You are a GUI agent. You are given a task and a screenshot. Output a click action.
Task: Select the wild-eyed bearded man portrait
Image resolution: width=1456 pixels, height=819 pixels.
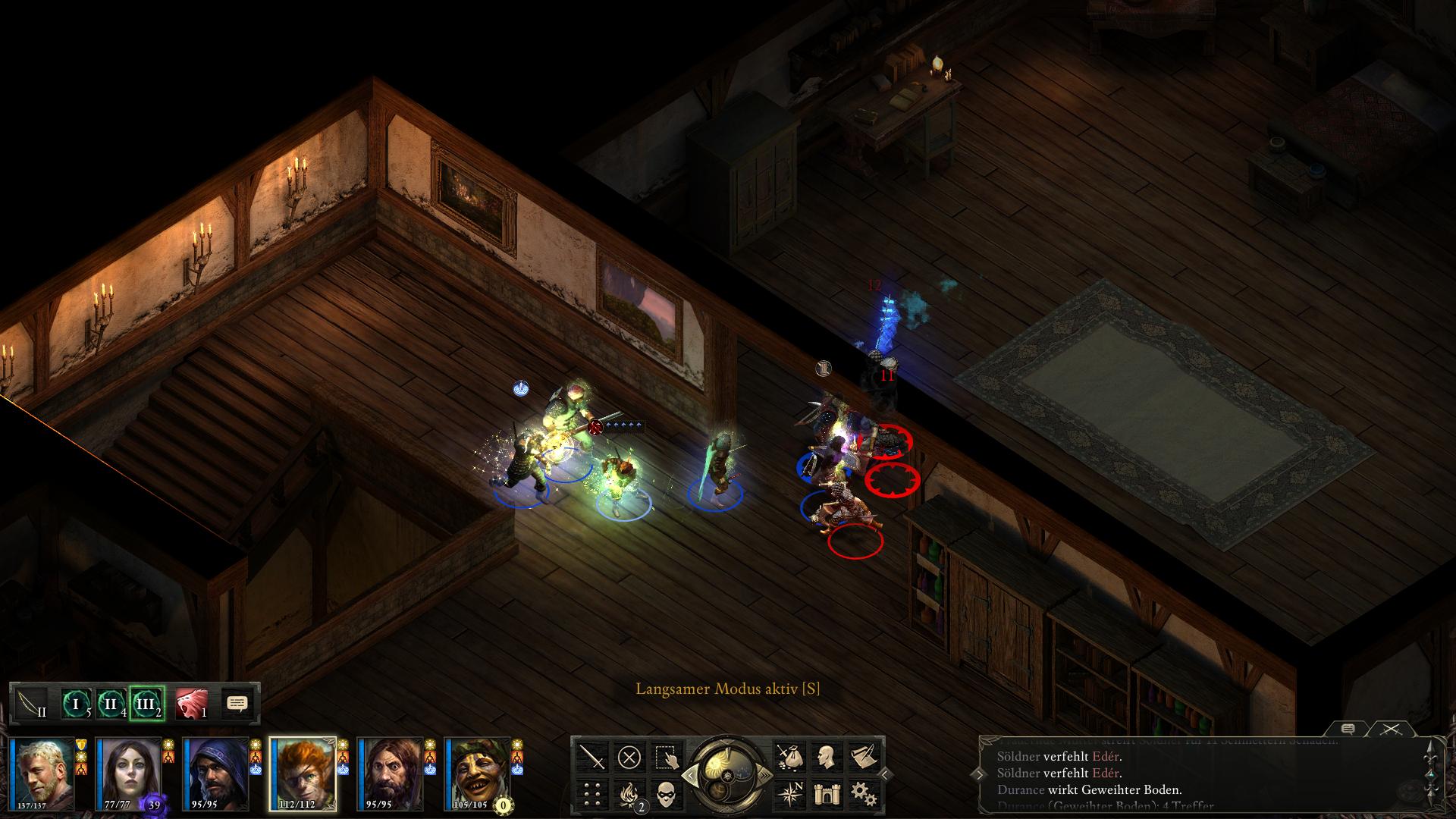pyautogui.click(x=390, y=773)
